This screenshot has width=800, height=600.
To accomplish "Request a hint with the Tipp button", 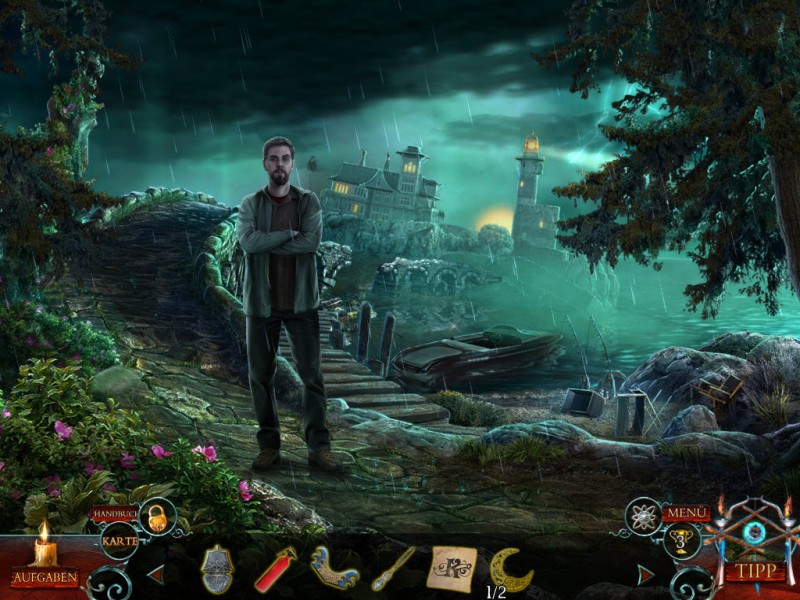I will tap(754, 572).
